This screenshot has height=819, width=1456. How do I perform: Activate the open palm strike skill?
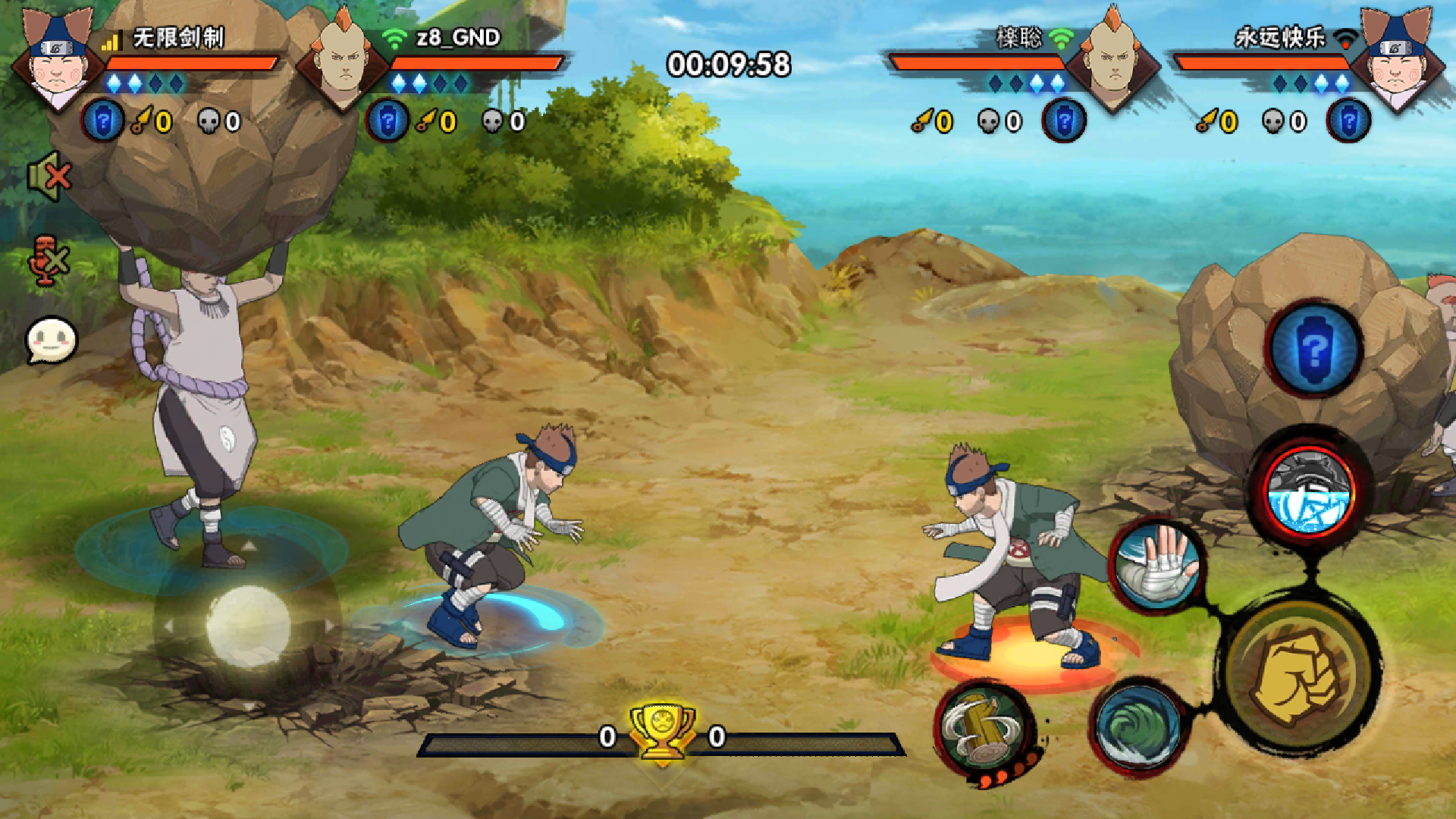(x=1157, y=565)
